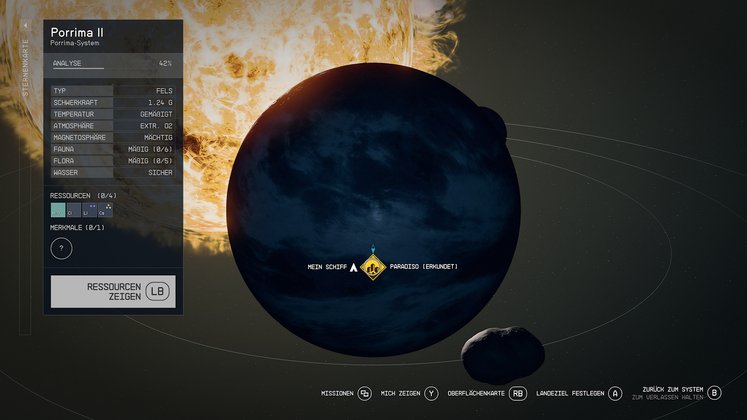Image resolution: width=747 pixels, height=420 pixels.
Task: Click the unknown Merkmale question mark circle
Action: [61, 248]
